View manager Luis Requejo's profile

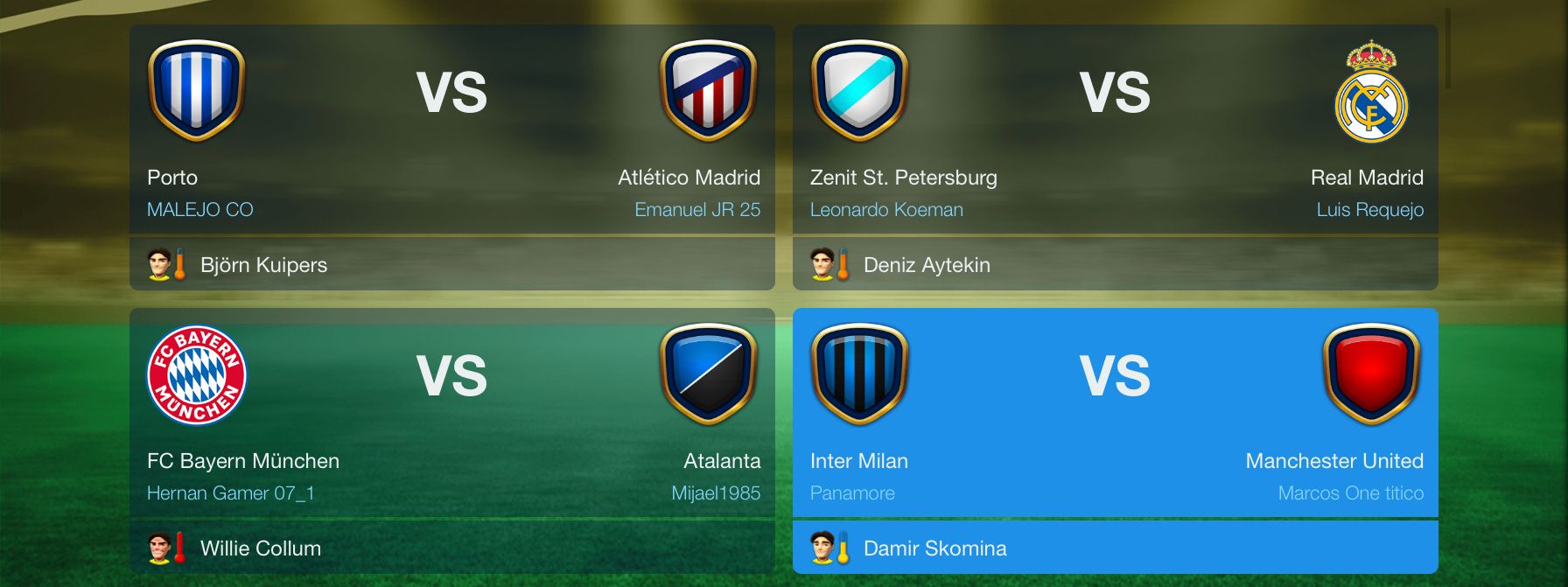point(1369,210)
